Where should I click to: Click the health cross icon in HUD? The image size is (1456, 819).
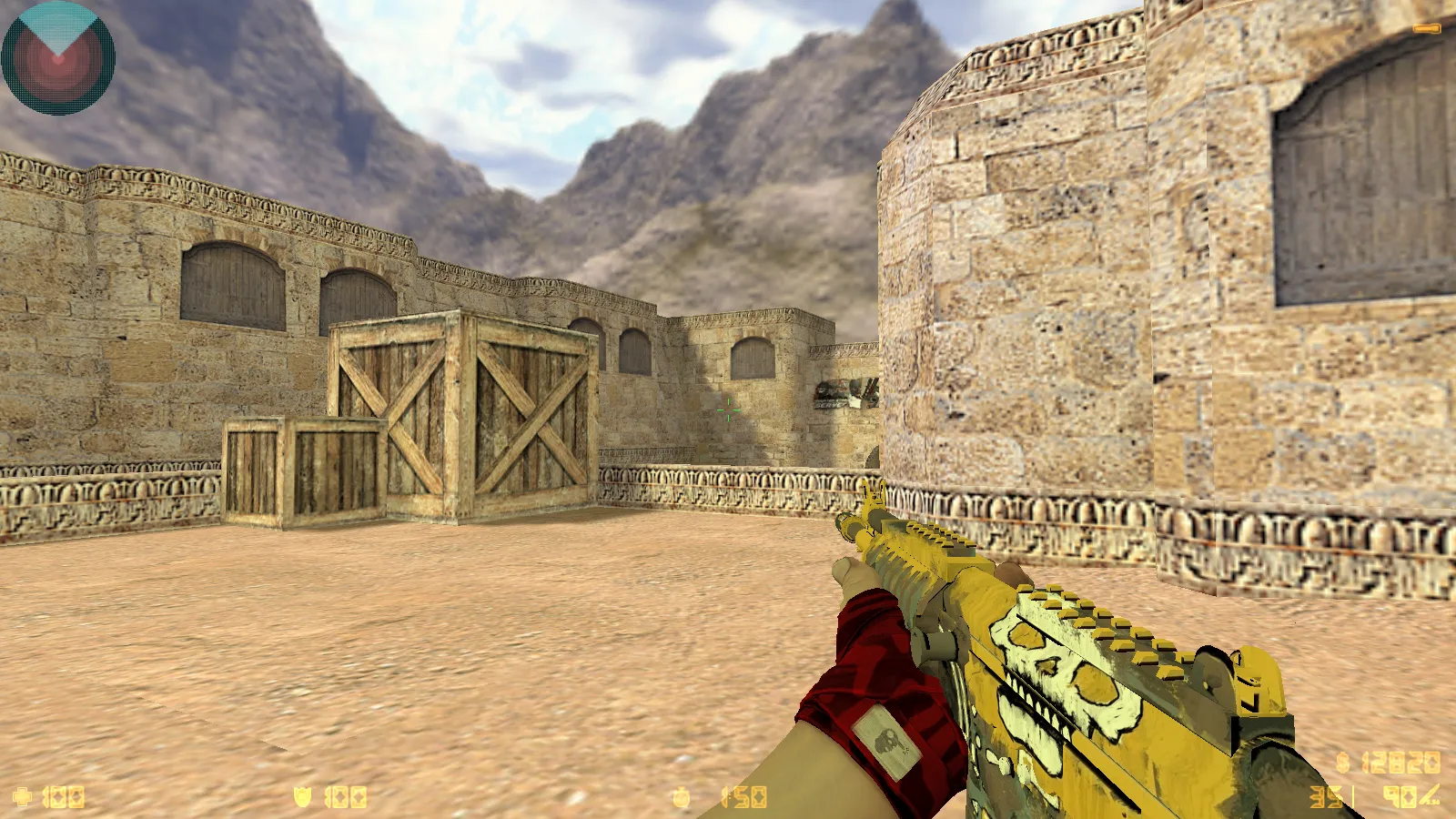pyautogui.click(x=22, y=794)
